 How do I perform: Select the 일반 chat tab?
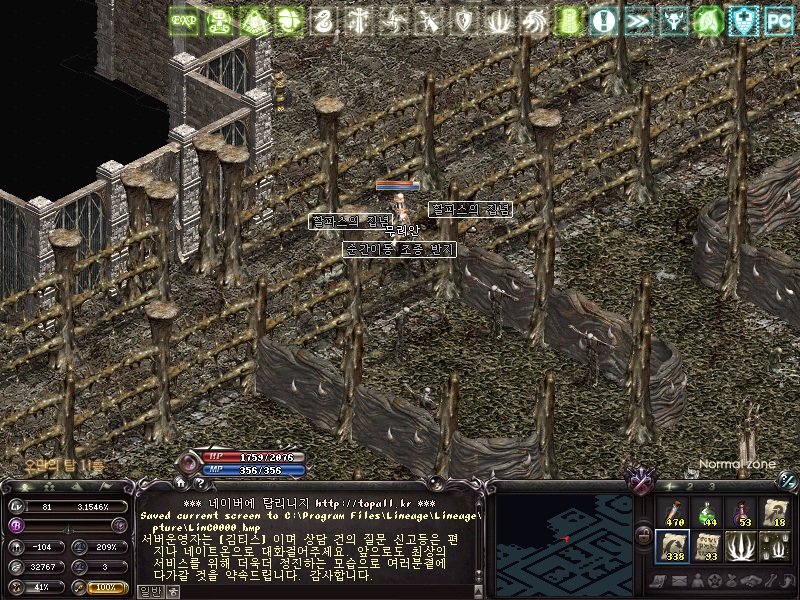[149, 591]
